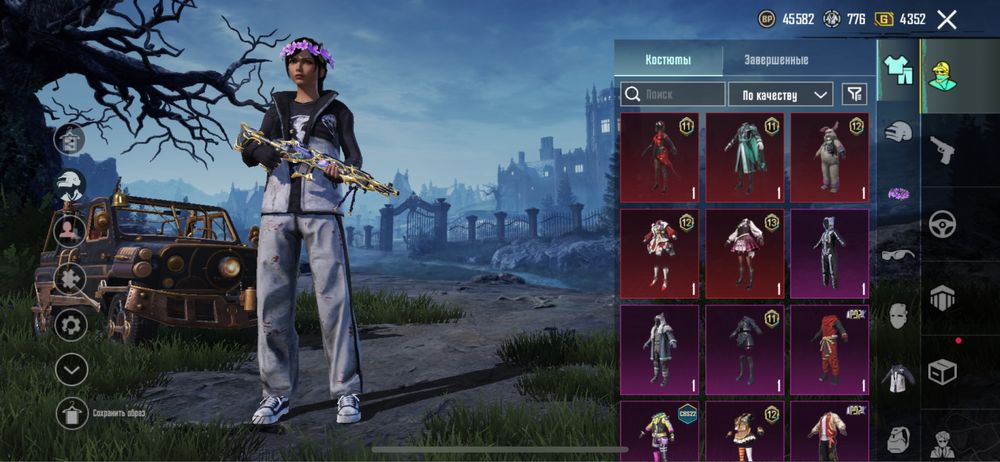This screenshot has width=1000, height=462.
Task: Open the По качеству sort dropdown
Action: pyautogui.click(x=780, y=94)
